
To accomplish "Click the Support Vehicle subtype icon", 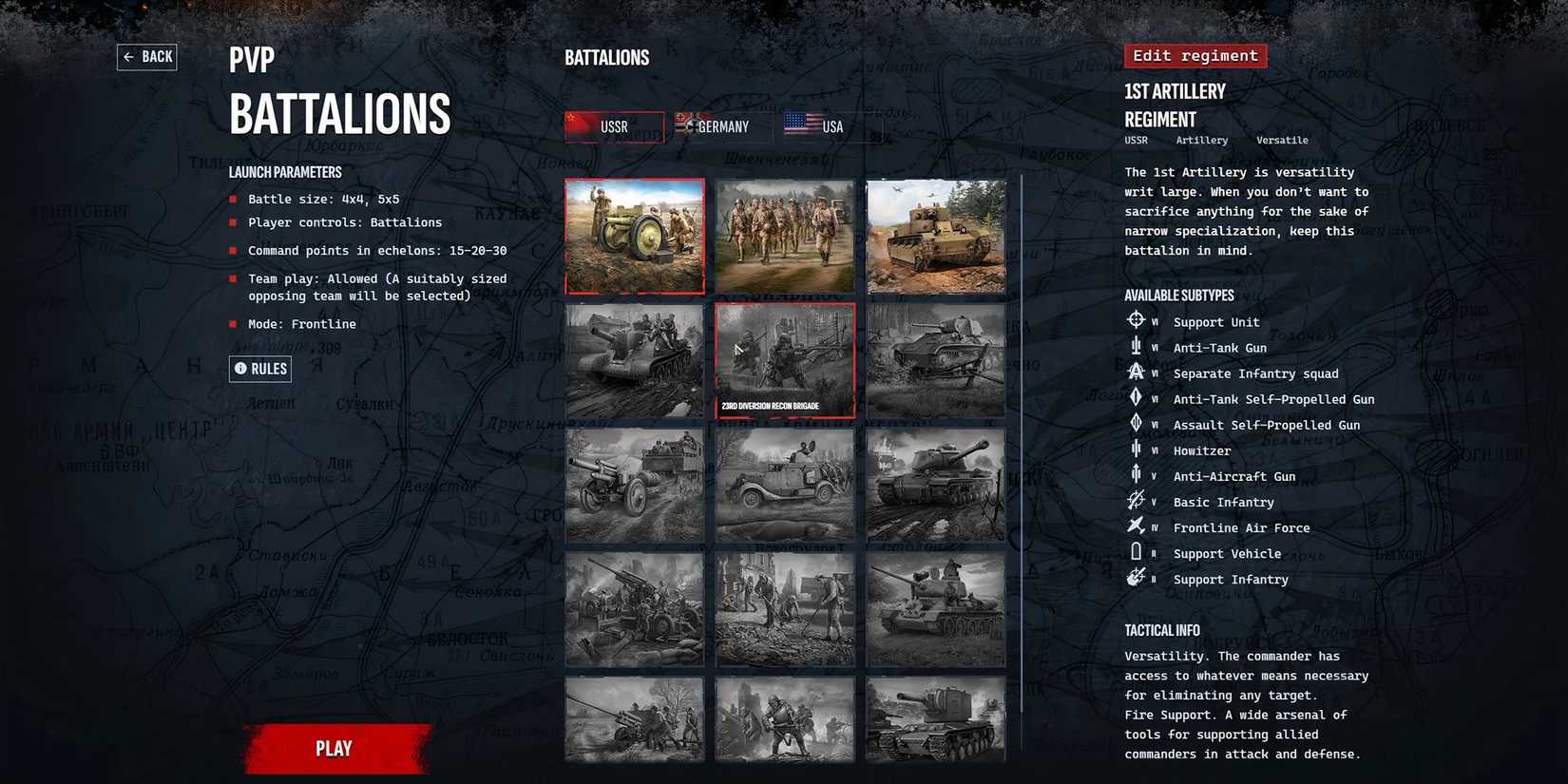I will tap(1137, 551).
